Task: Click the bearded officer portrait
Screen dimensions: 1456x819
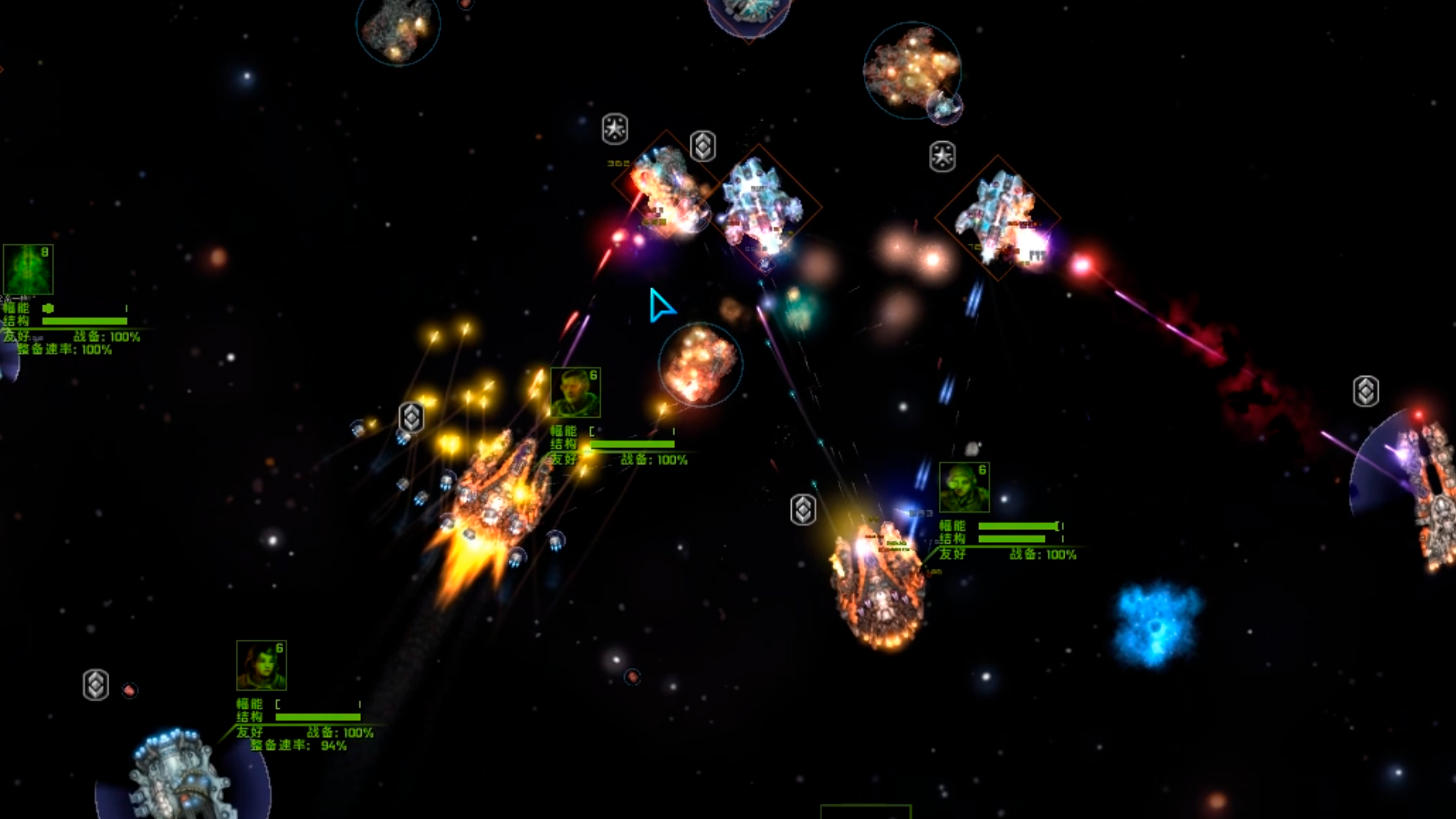Action: (575, 393)
